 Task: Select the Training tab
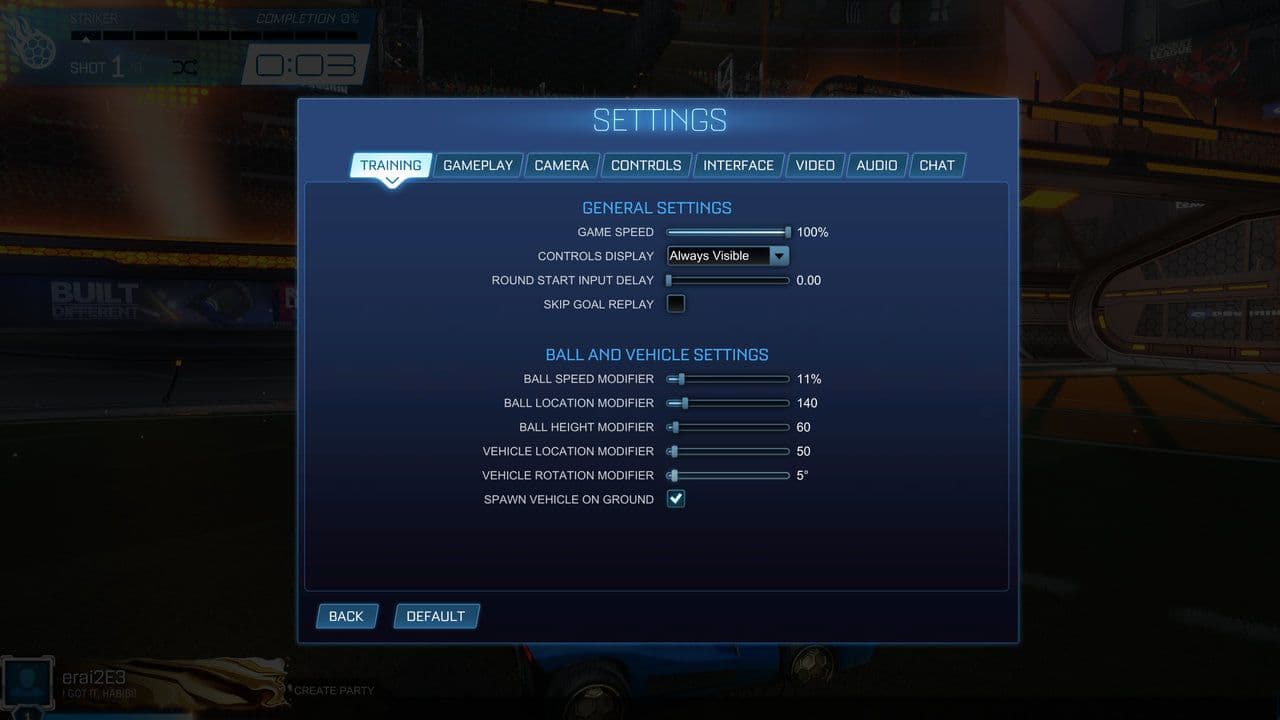point(390,165)
